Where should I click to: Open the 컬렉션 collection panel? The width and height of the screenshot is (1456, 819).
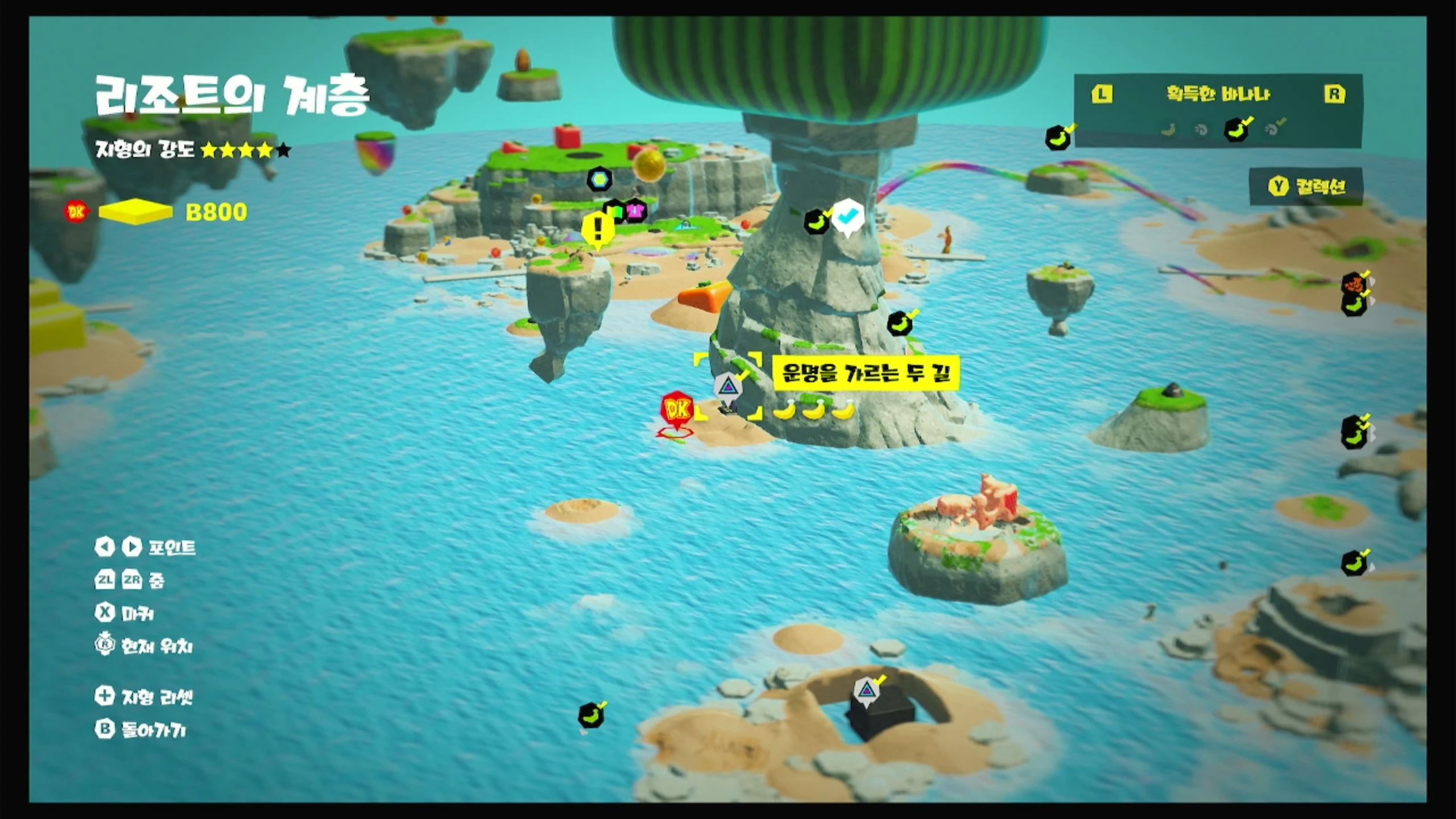(1306, 187)
